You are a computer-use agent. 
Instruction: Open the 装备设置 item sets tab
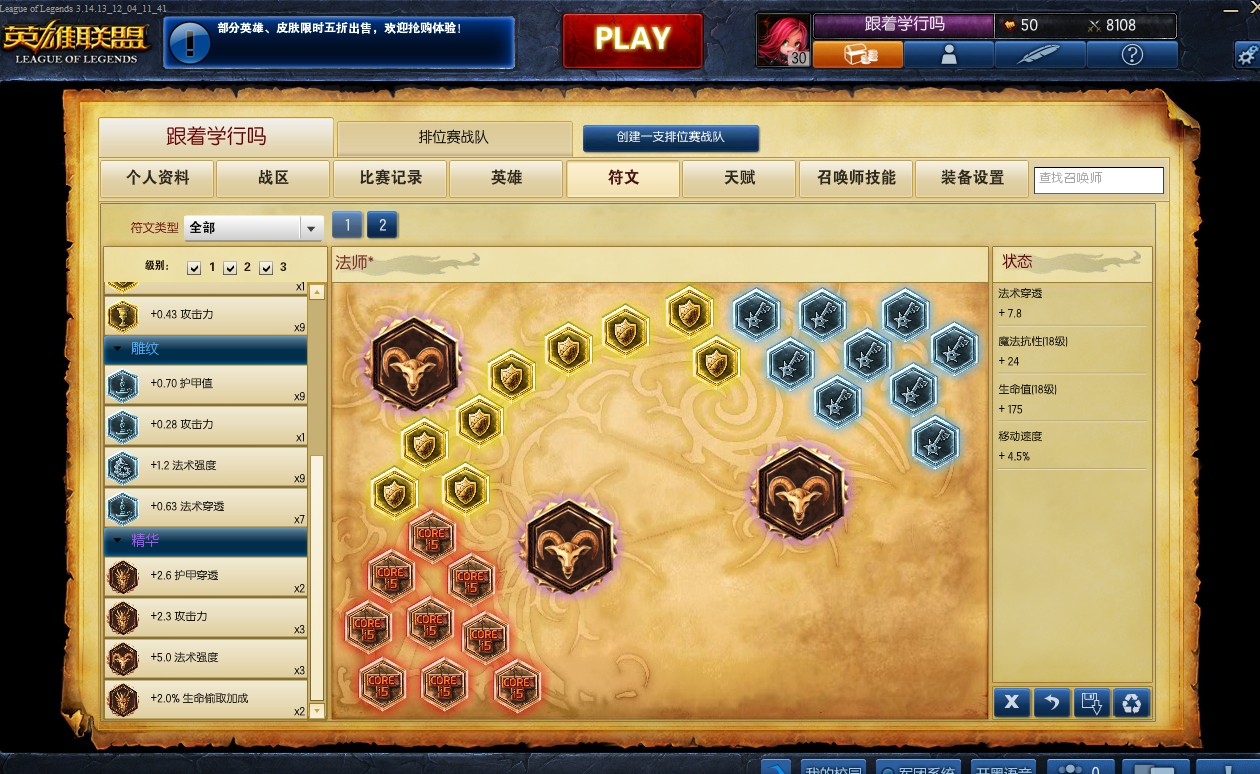tap(972, 179)
